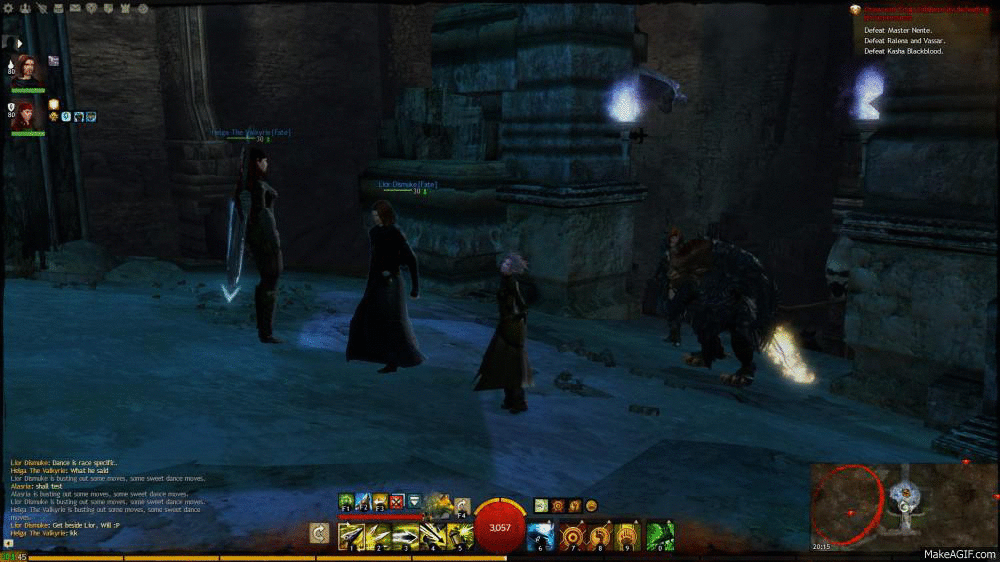The image size is (1000, 562).
Task: Select the upper party member portrait
Action: (26, 68)
